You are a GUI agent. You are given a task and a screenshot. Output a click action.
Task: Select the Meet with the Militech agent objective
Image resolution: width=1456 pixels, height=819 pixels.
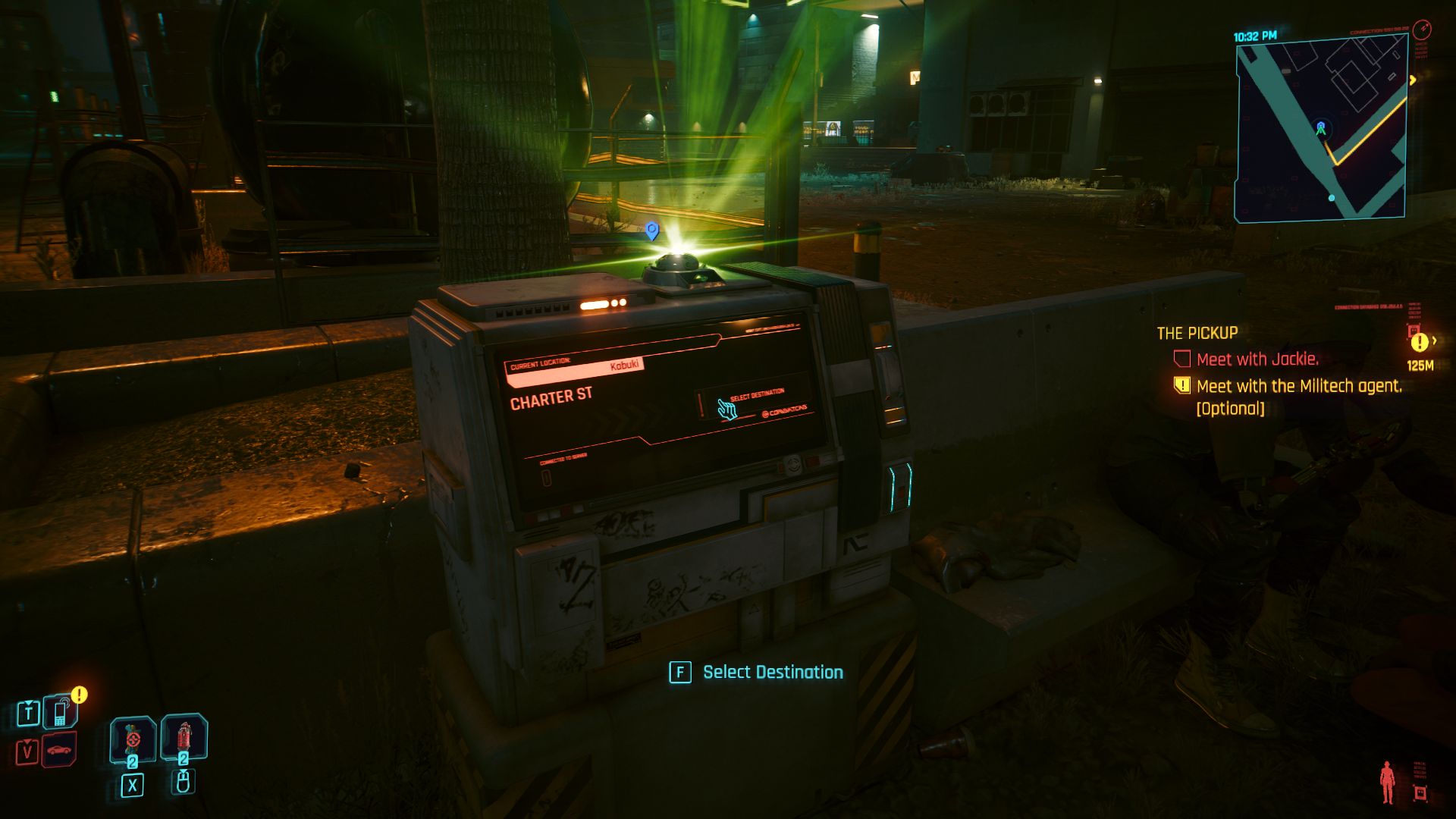[1298, 386]
